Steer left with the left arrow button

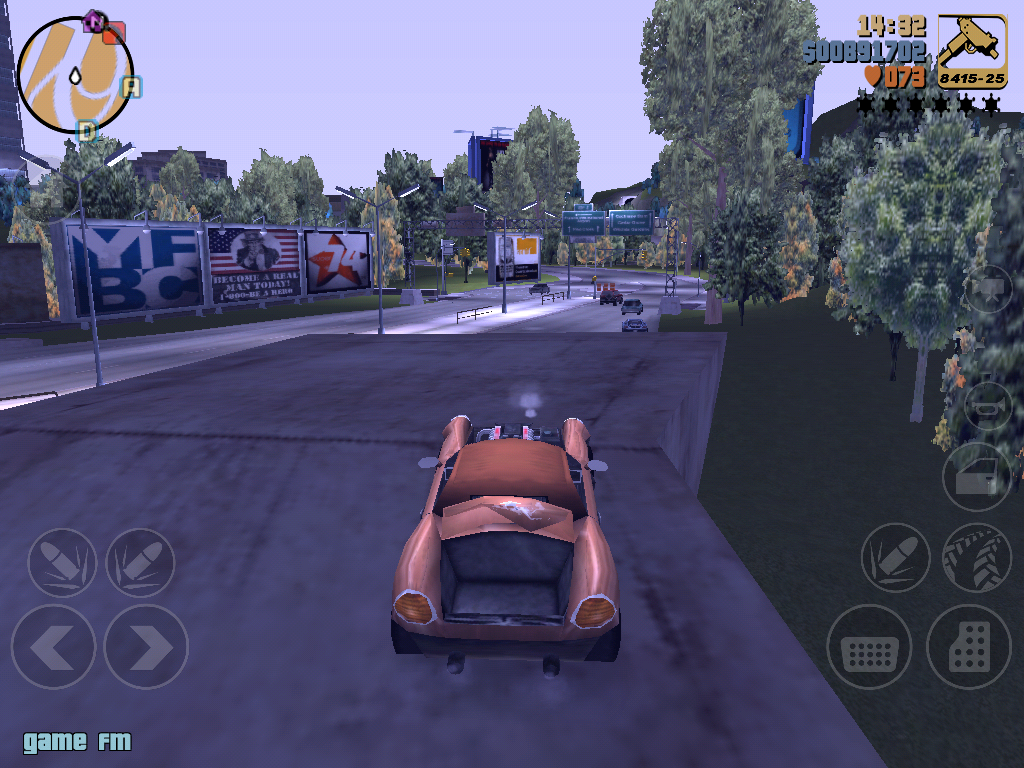coord(53,647)
